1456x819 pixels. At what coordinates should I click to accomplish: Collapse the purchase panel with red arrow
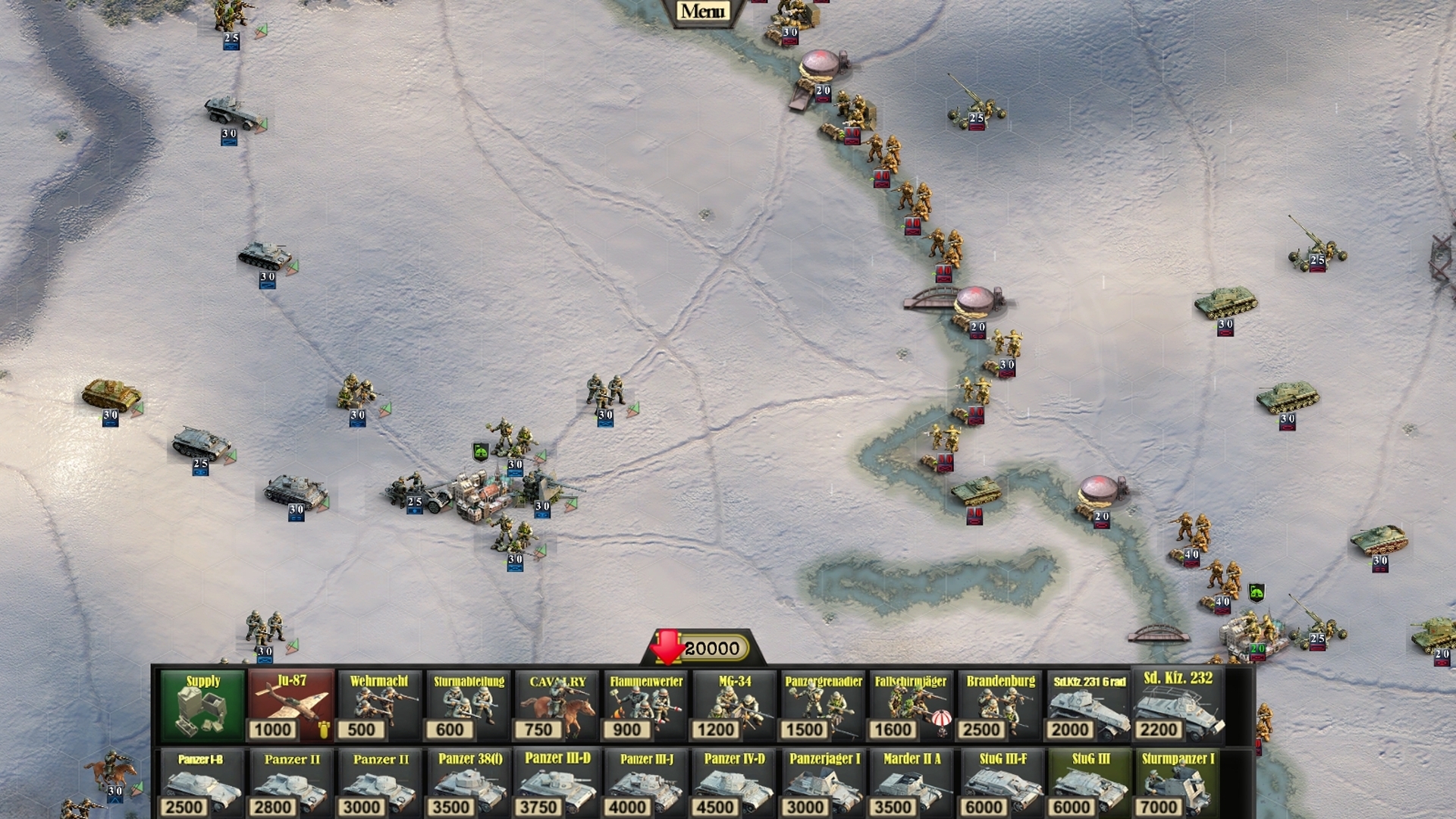click(667, 648)
